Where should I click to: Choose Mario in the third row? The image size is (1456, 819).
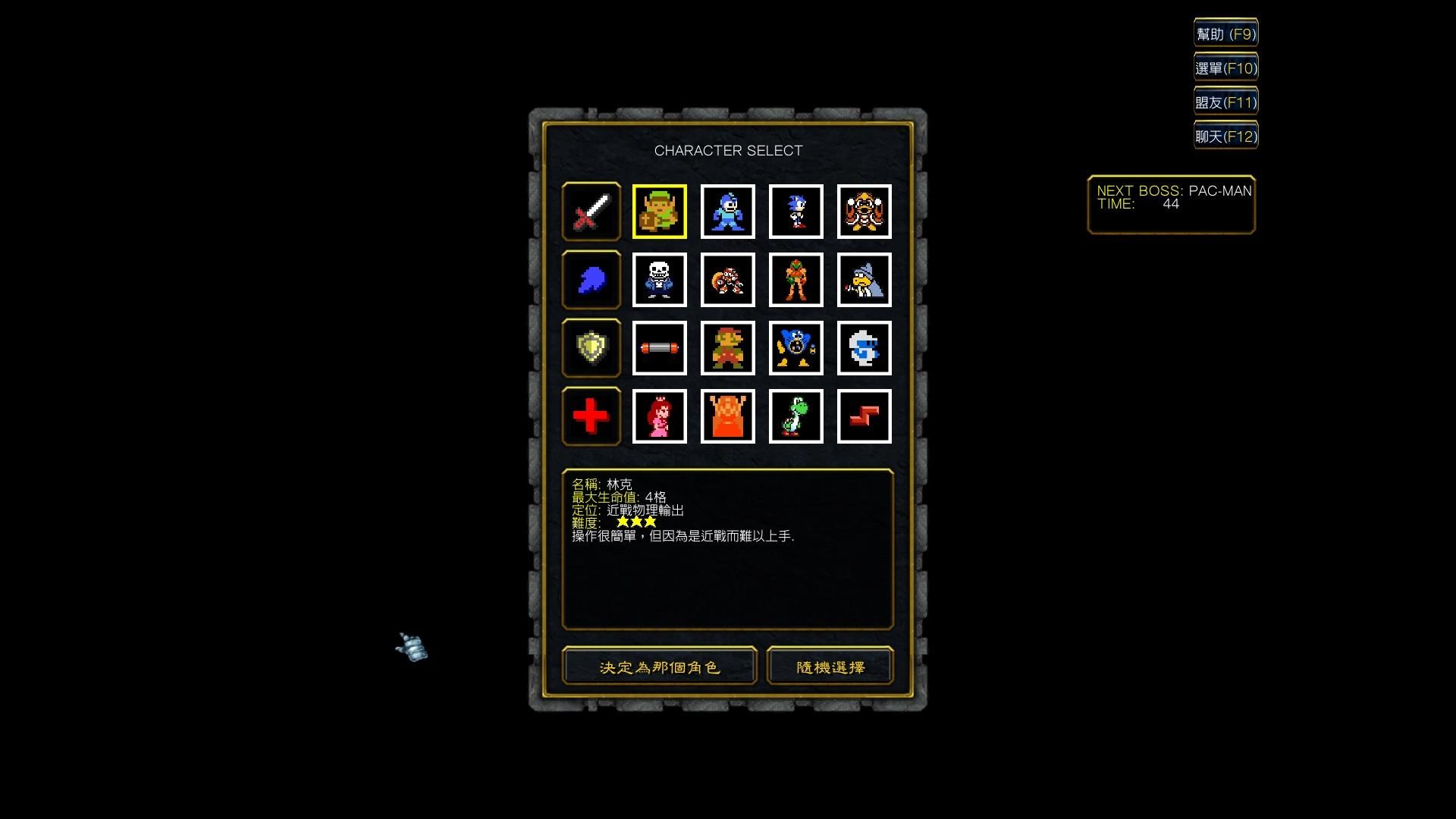coord(727,348)
